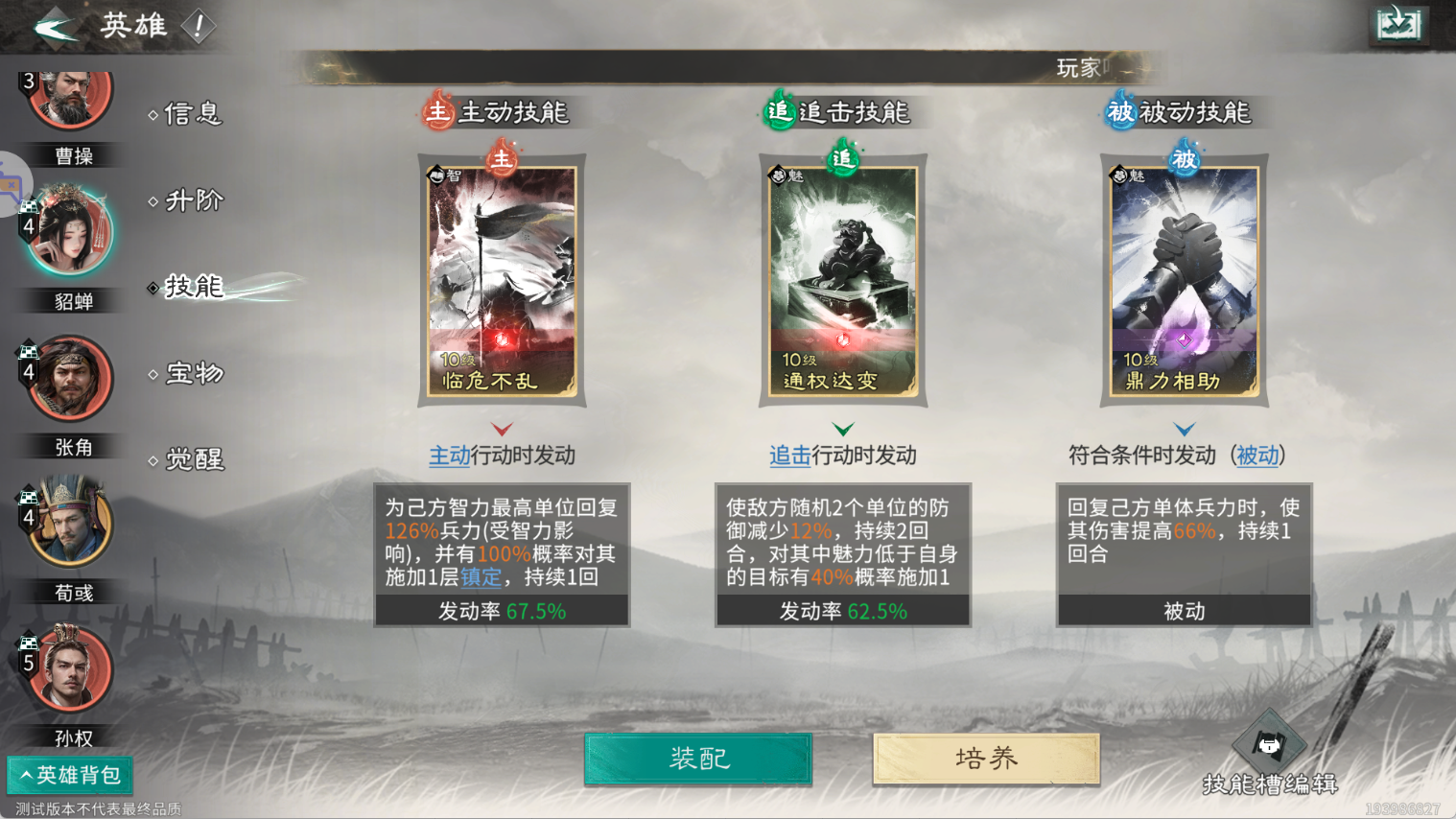Click the 魅 attribute icon on 通权达变 card
Image resolution: width=1456 pixels, height=819 pixels.
(x=777, y=174)
